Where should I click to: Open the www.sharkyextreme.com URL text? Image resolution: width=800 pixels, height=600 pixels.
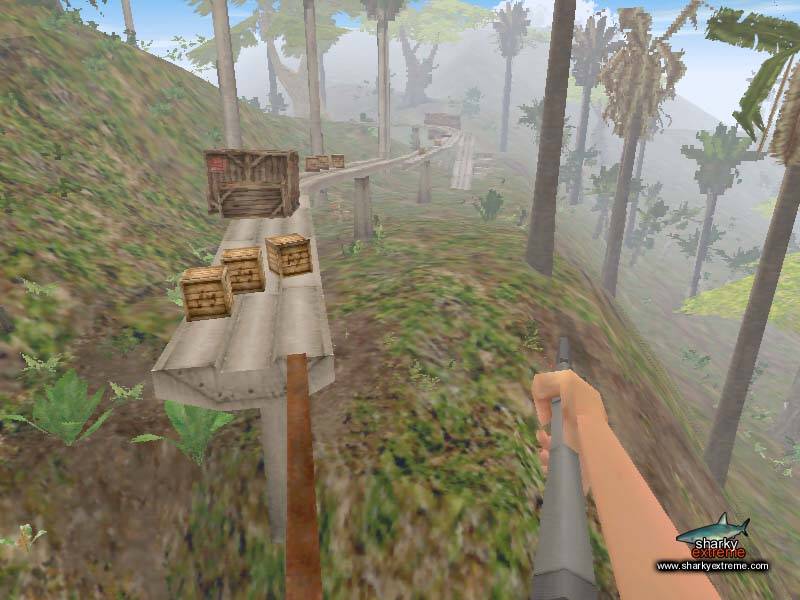pyautogui.click(x=712, y=566)
